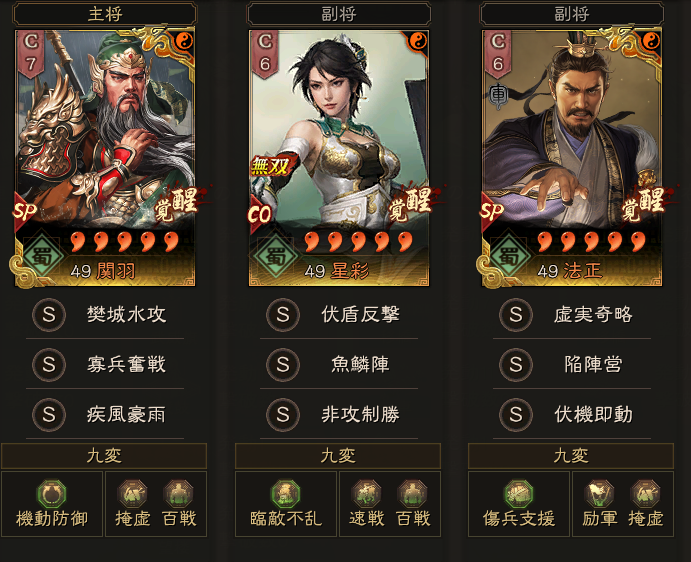Select the 速戦 trait icon

(367, 493)
